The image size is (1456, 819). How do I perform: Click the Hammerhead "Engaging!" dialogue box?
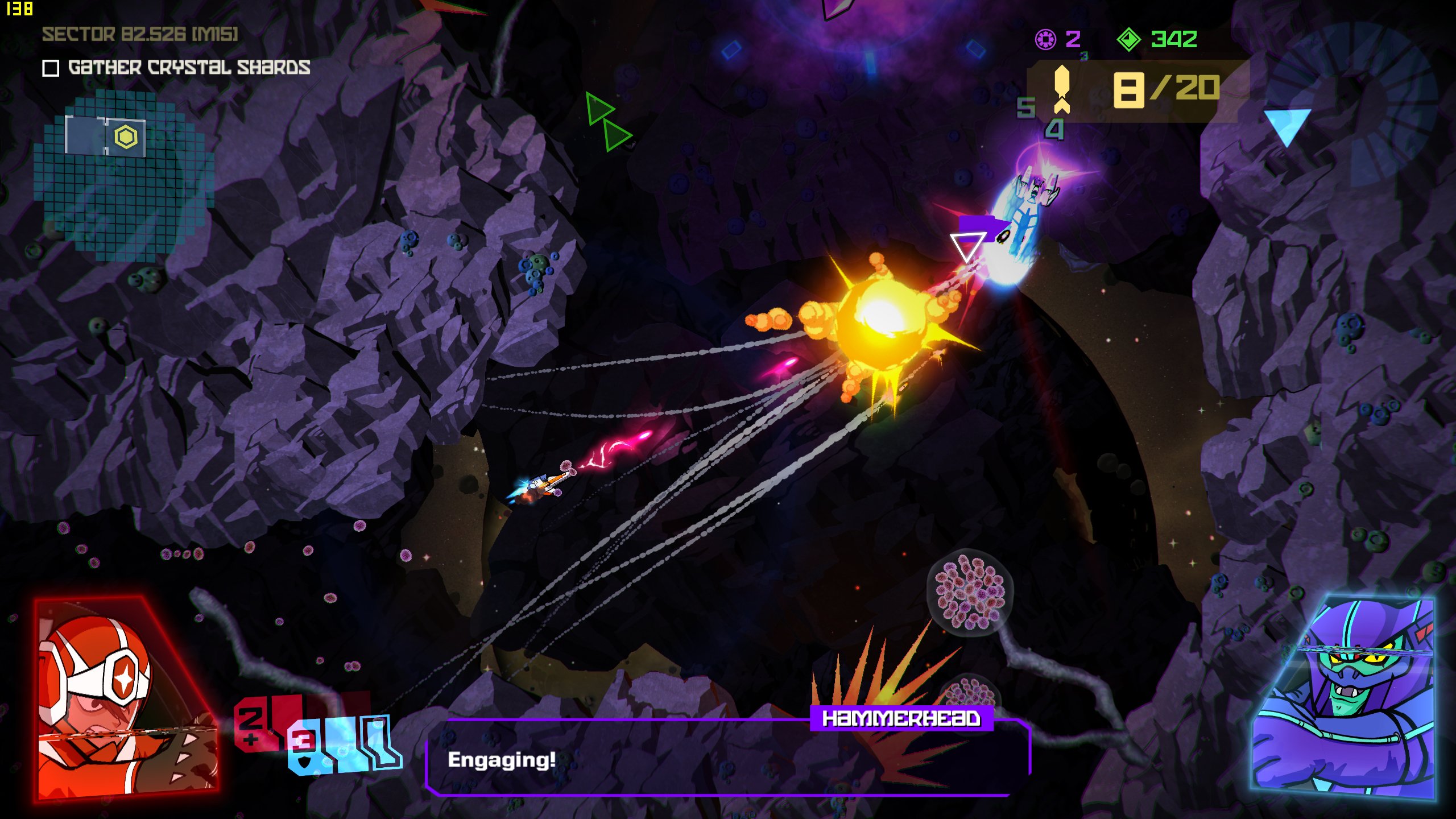(x=727, y=759)
